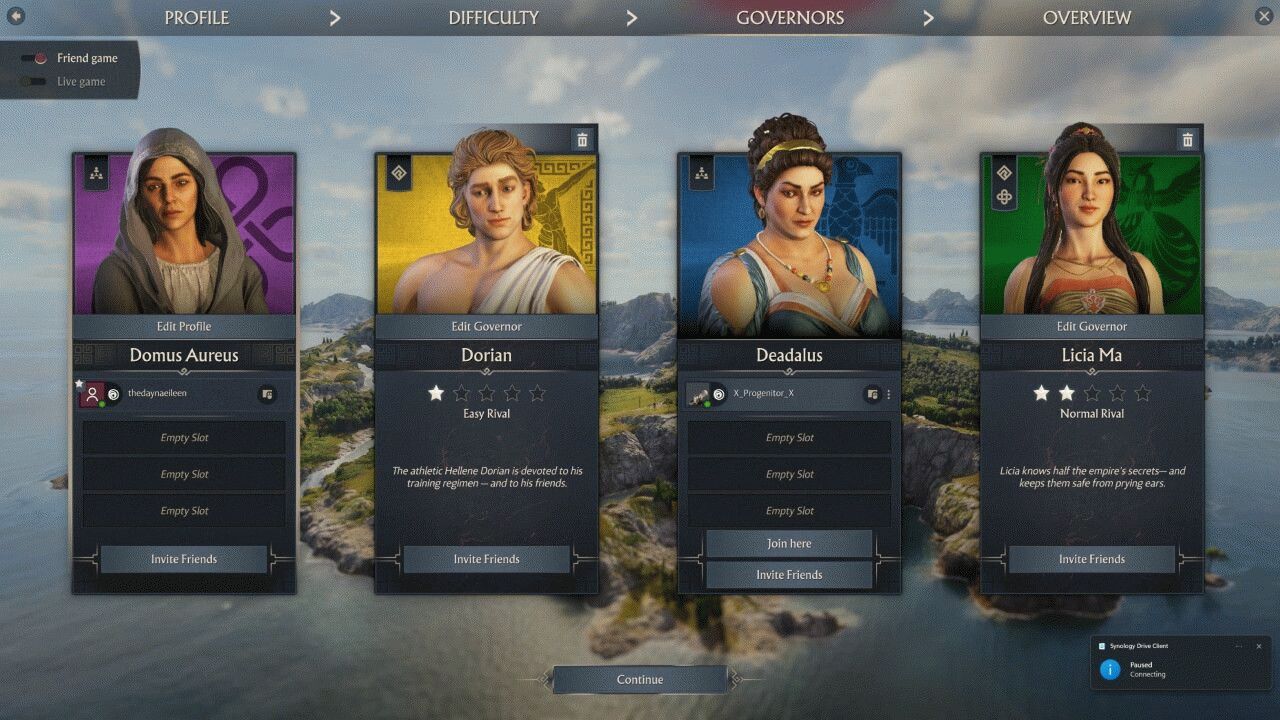Click the group icon on Deadalus's card
The height and width of the screenshot is (720, 1280).
[x=700, y=173]
